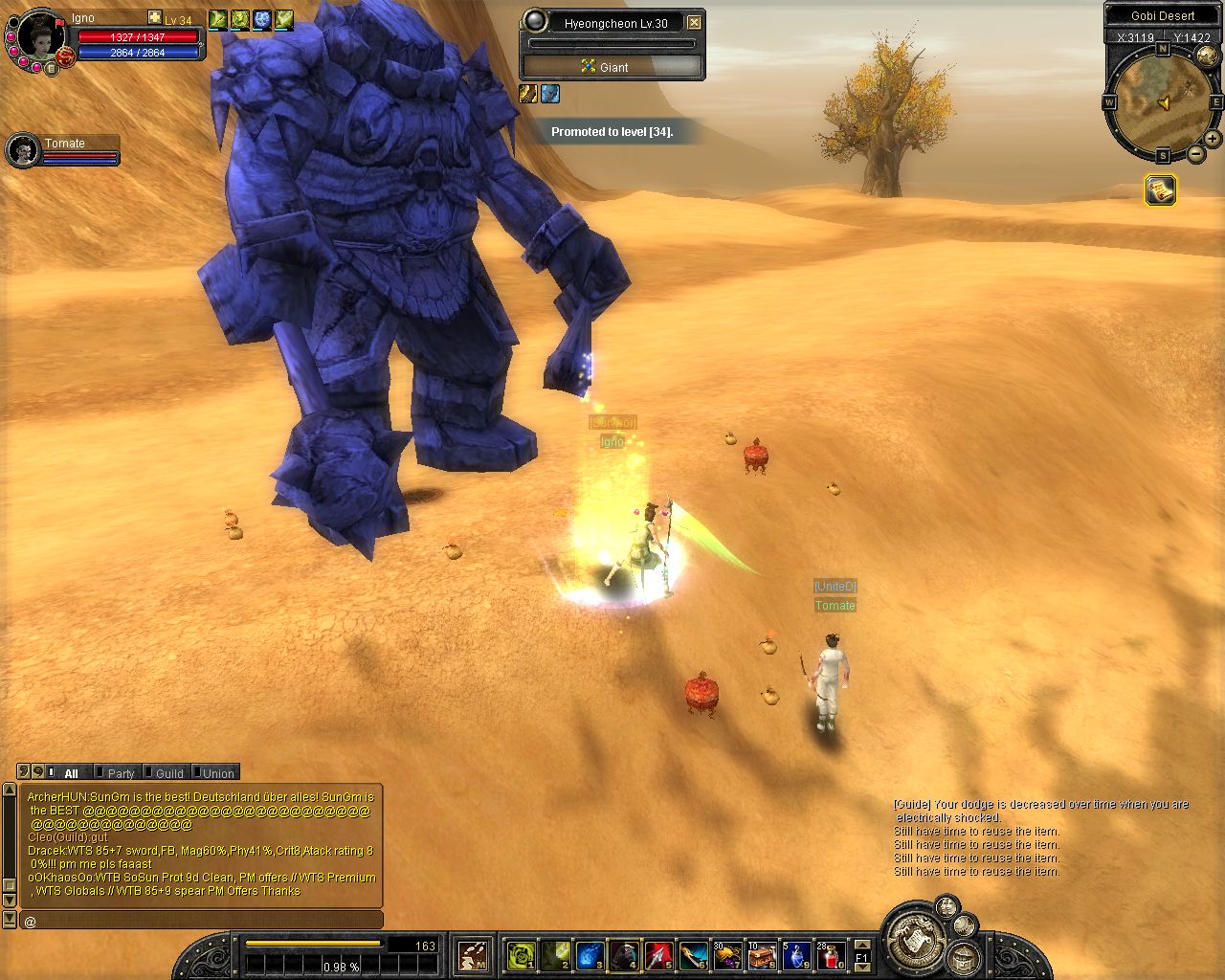Use the red health potion in slot 0
This screenshot has width=1225, height=980.
click(x=831, y=954)
